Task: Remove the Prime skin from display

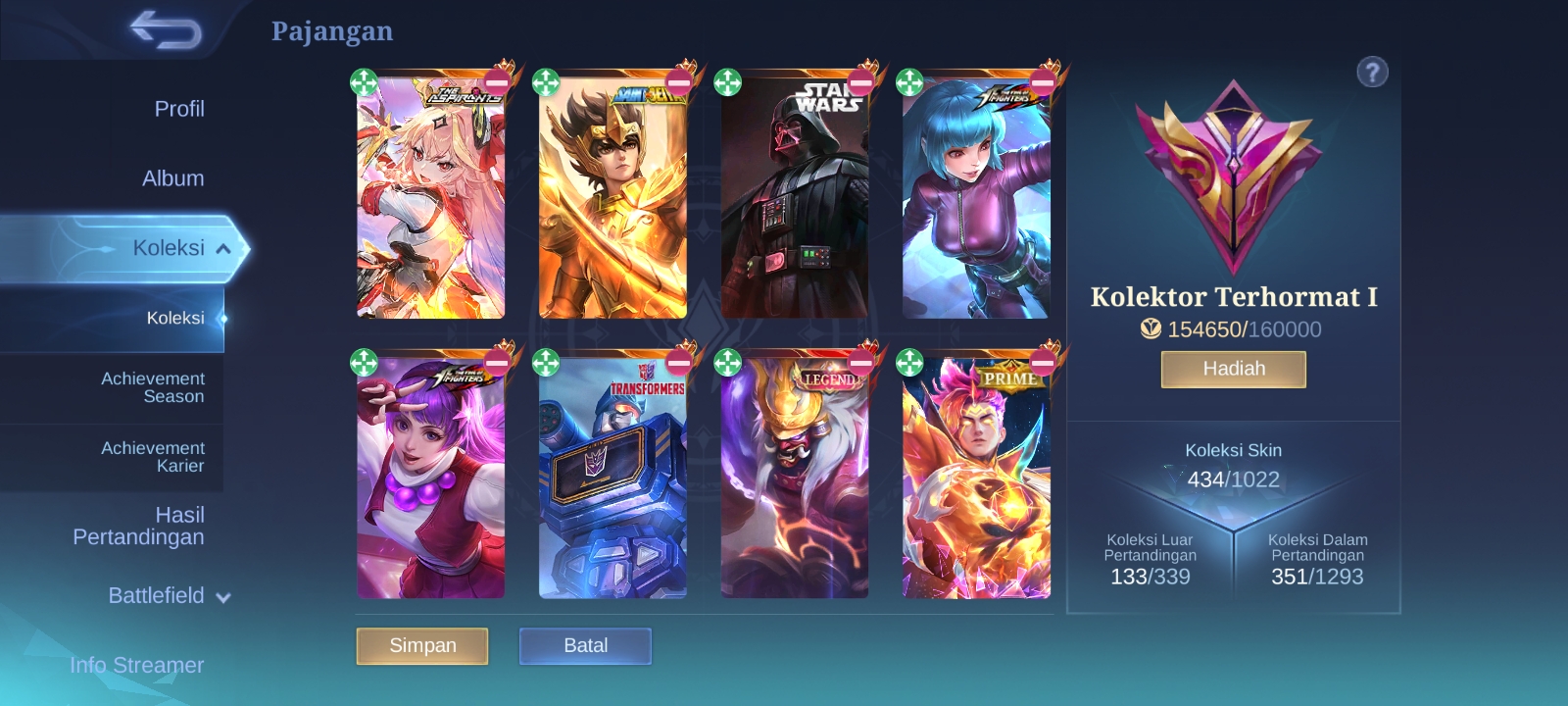Action: tap(1043, 363)
